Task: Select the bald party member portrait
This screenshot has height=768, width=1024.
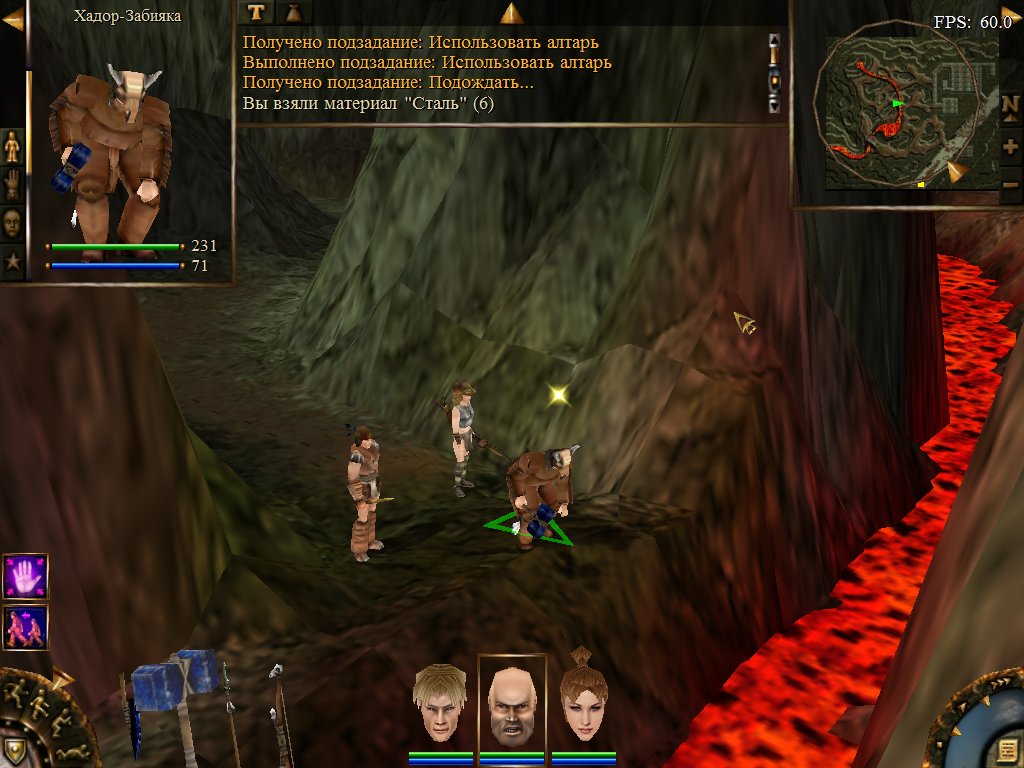Action: (x=511, y=704)
